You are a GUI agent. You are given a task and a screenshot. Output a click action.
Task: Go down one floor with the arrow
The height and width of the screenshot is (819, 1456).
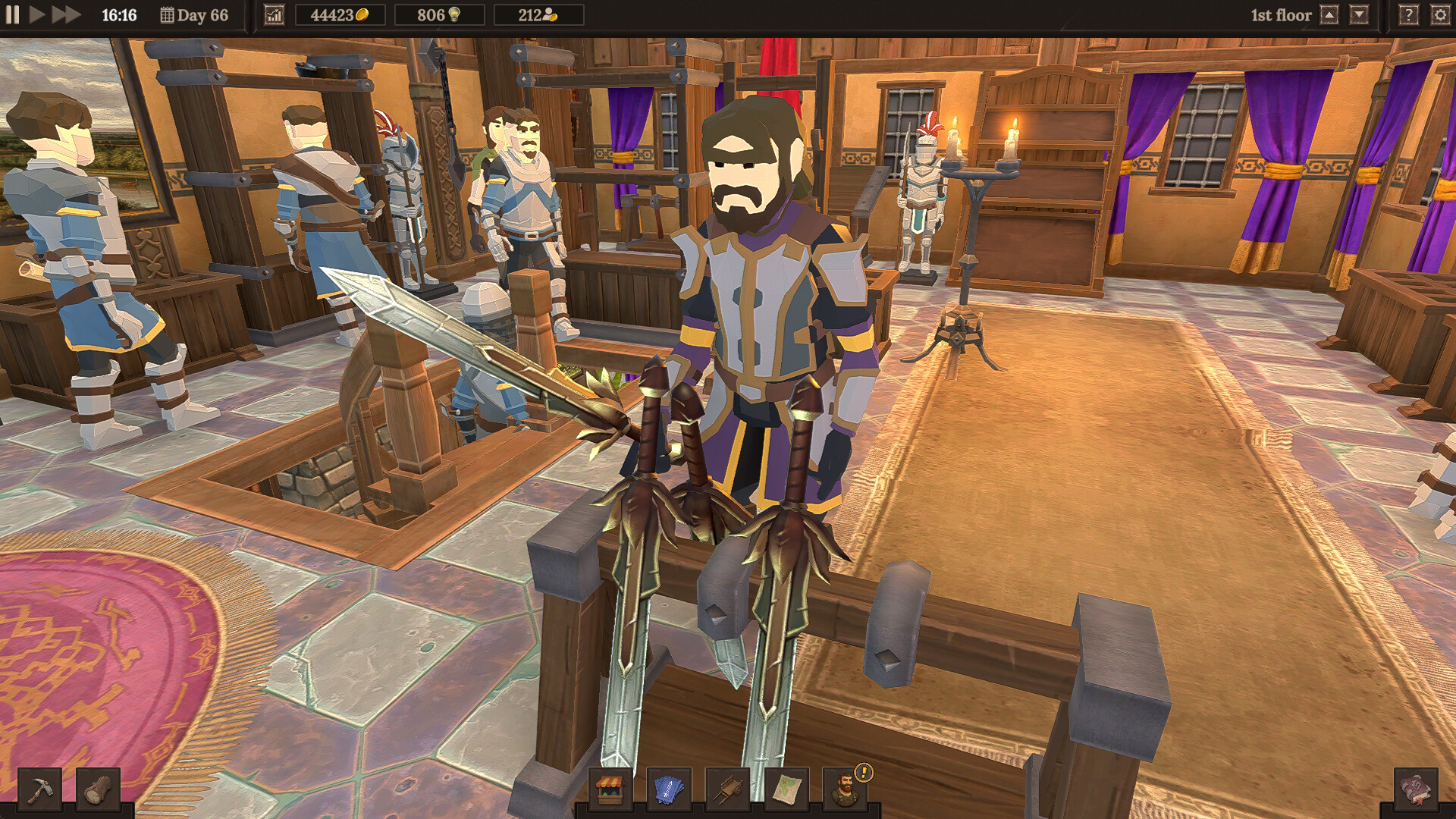[1360, 14]
